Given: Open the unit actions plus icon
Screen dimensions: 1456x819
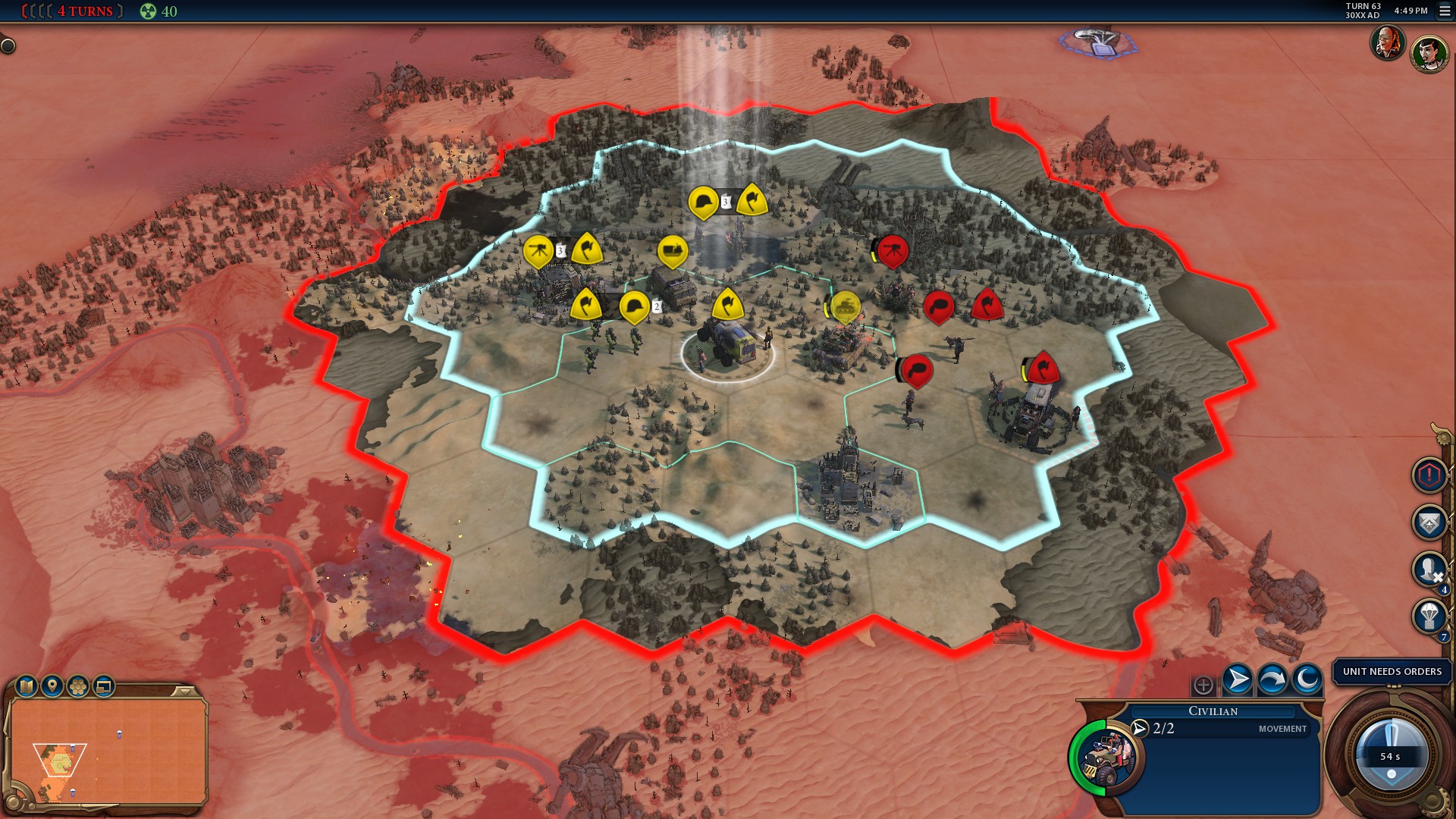Looking at the screenshot, I should point(1203,686).
